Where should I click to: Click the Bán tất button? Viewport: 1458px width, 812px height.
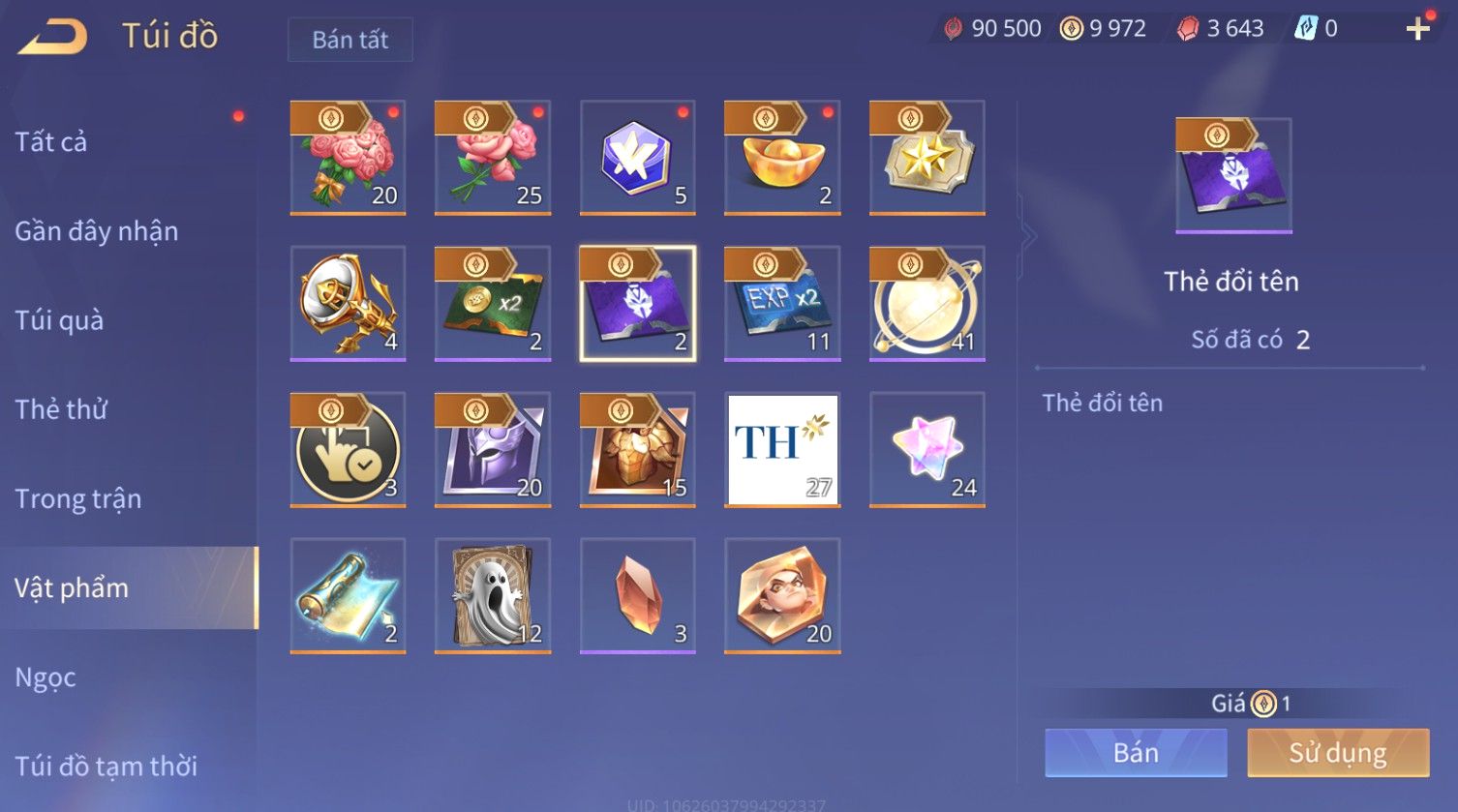click(x=349, y=40)
